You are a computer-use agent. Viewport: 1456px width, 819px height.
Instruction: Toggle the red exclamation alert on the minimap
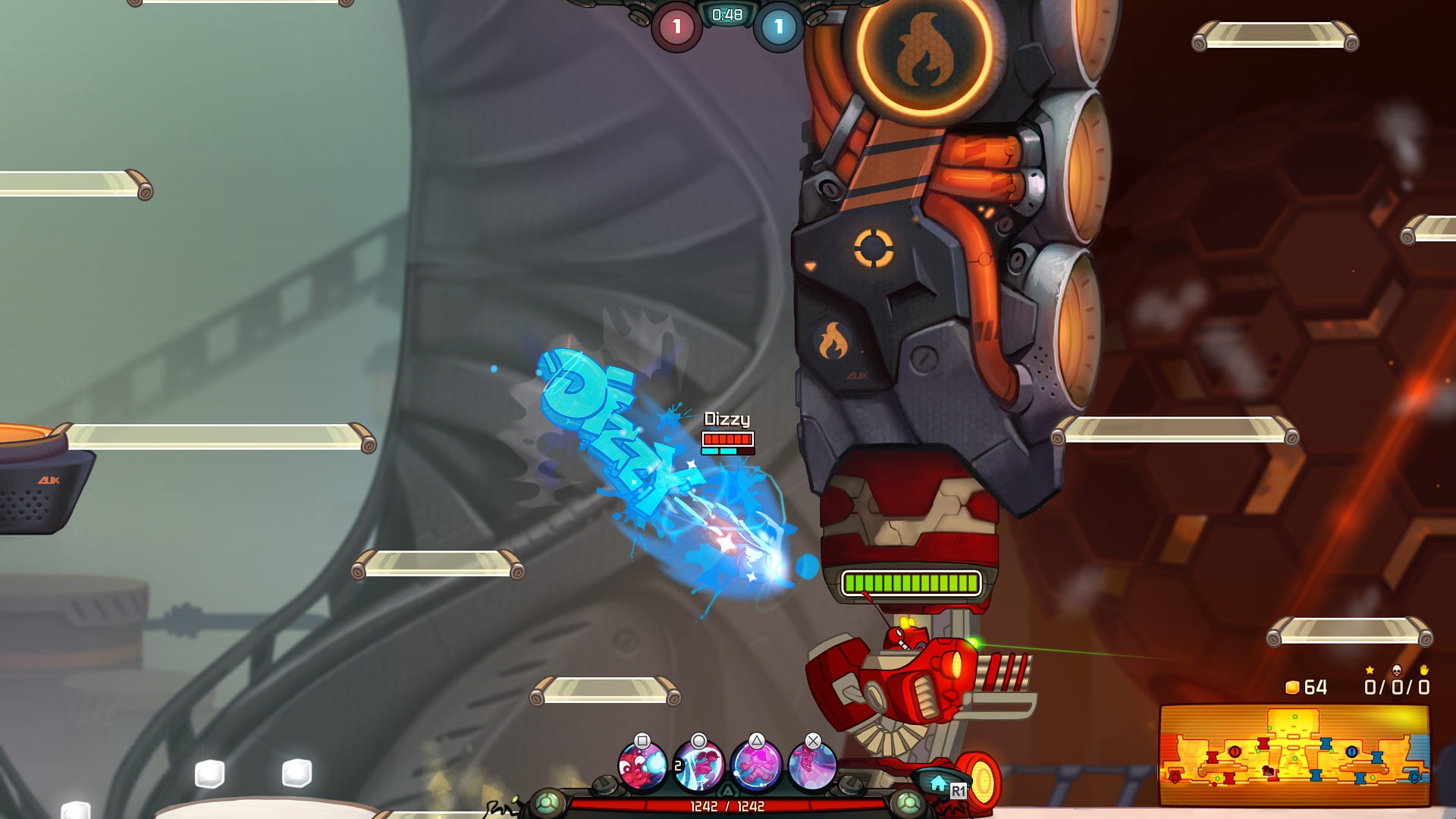pyautogui.click(x=1235, y=752)
